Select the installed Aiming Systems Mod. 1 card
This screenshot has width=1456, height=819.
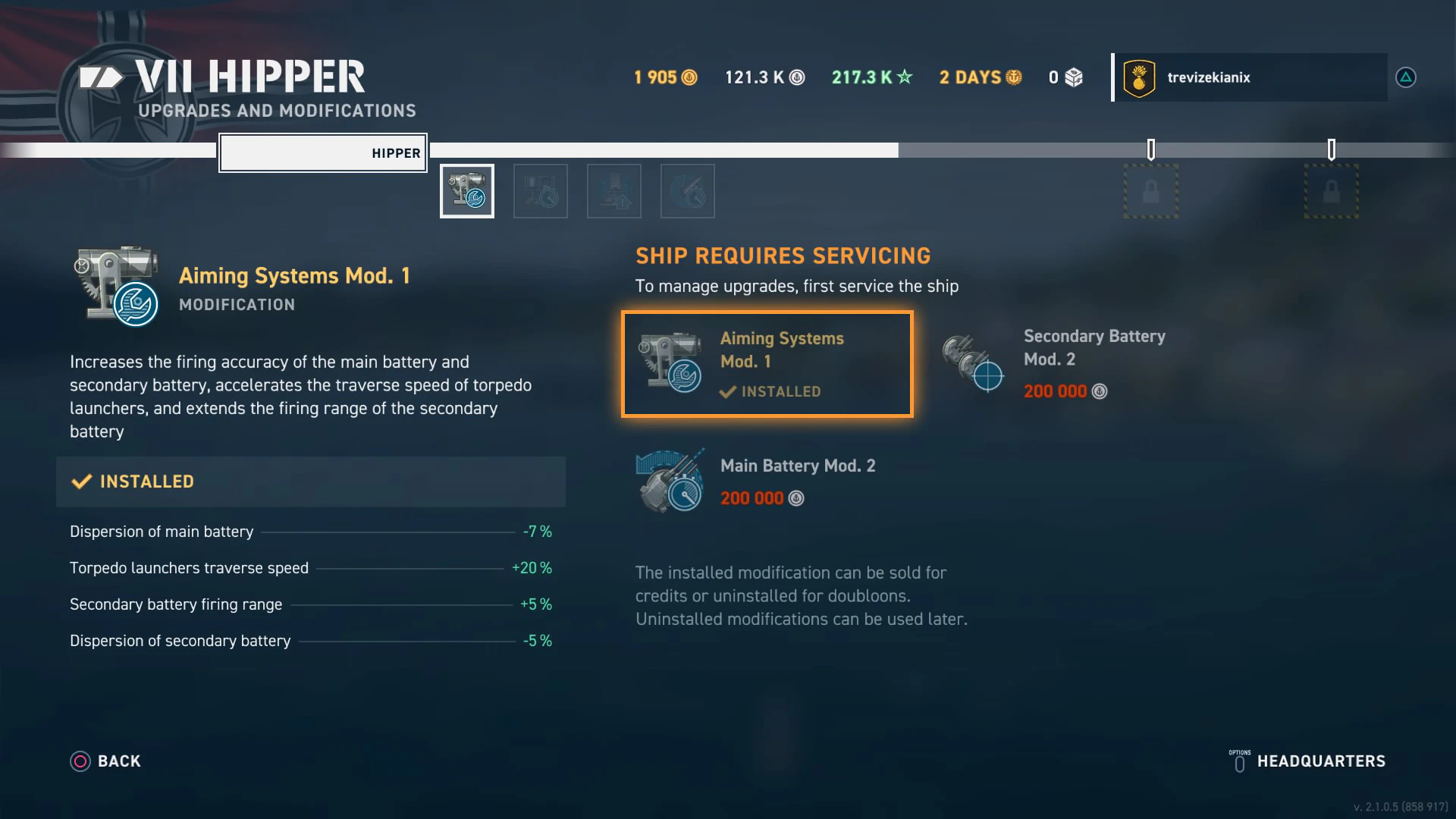(767, 364)
